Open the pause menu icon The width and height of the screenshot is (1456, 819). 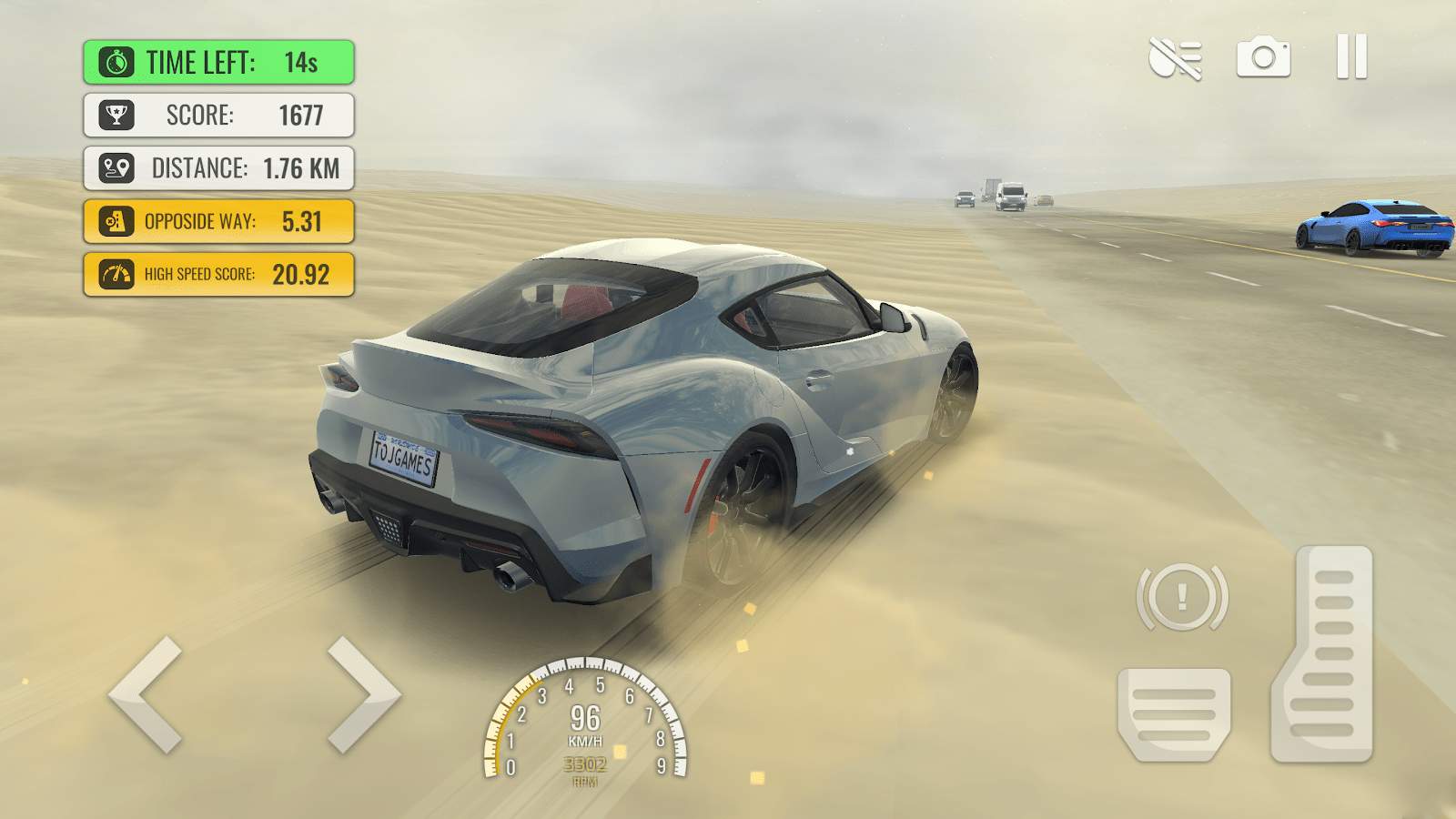click(x=1350, y=57)
